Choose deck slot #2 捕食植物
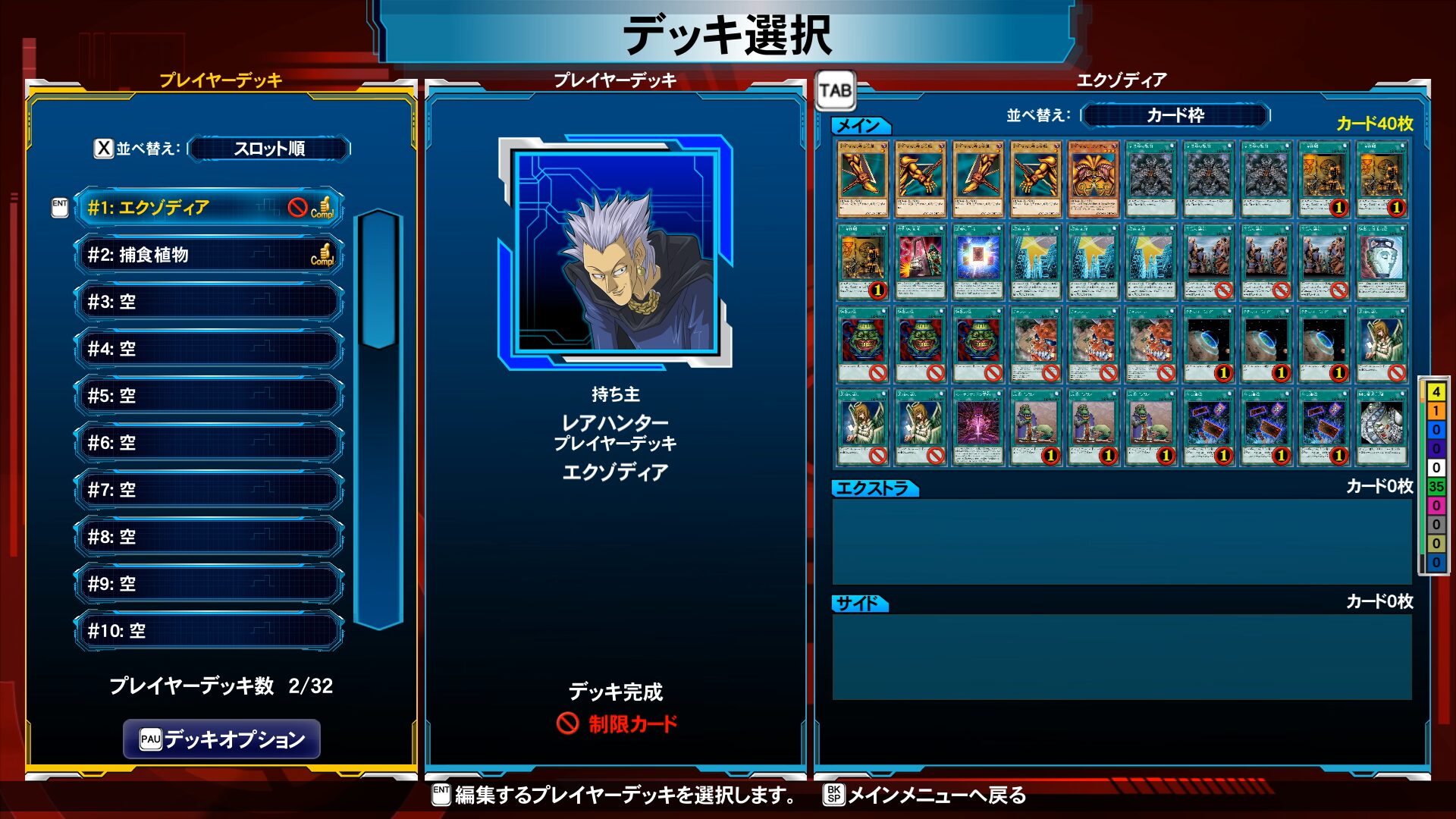Image resolution: width=1456 pixels, height=819 pixels. click(x=209, y=255)
